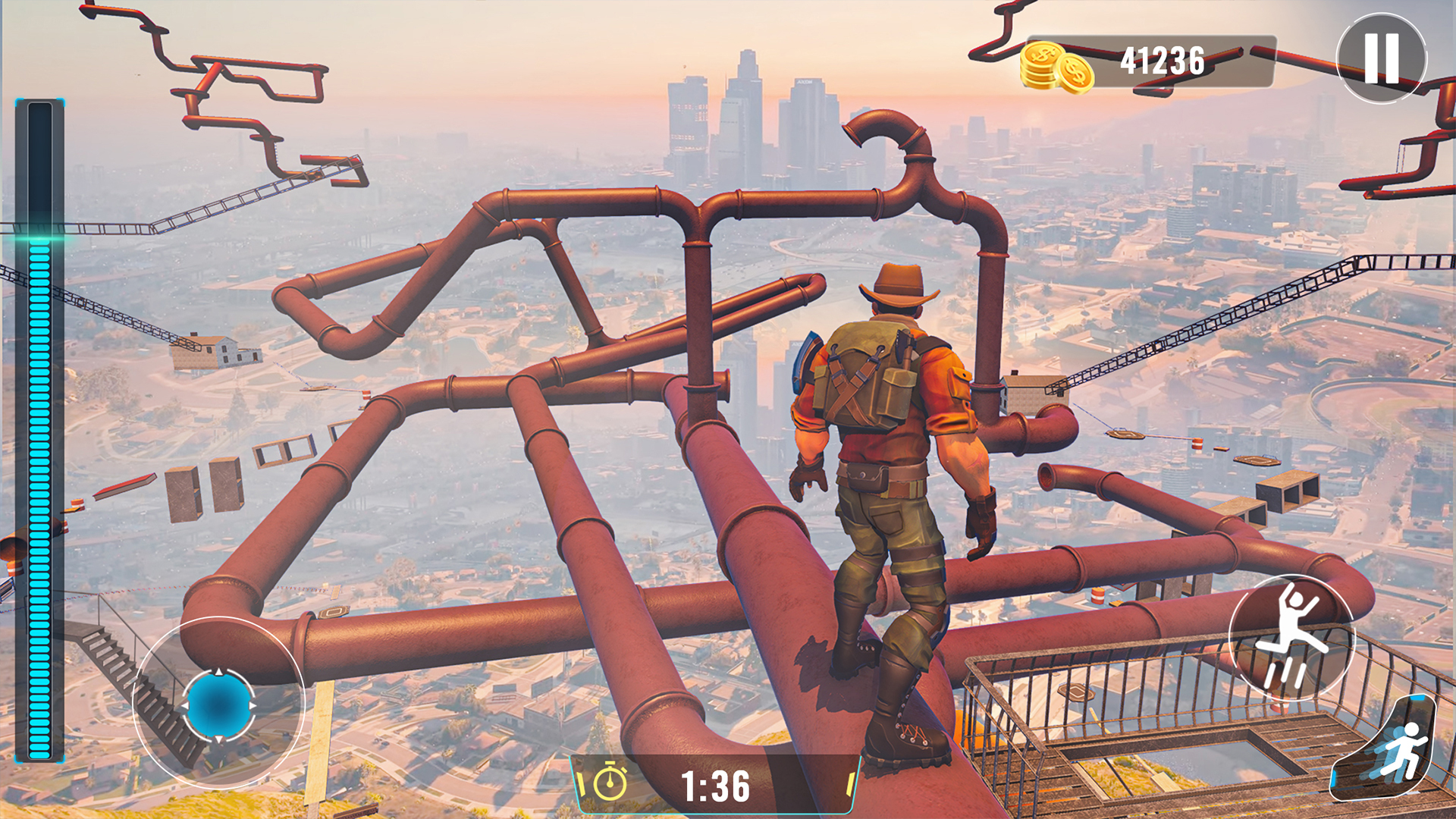Click the pause bars inside the circle
This screenshot has height=819, width=1456.
[x=1383, y=58]
